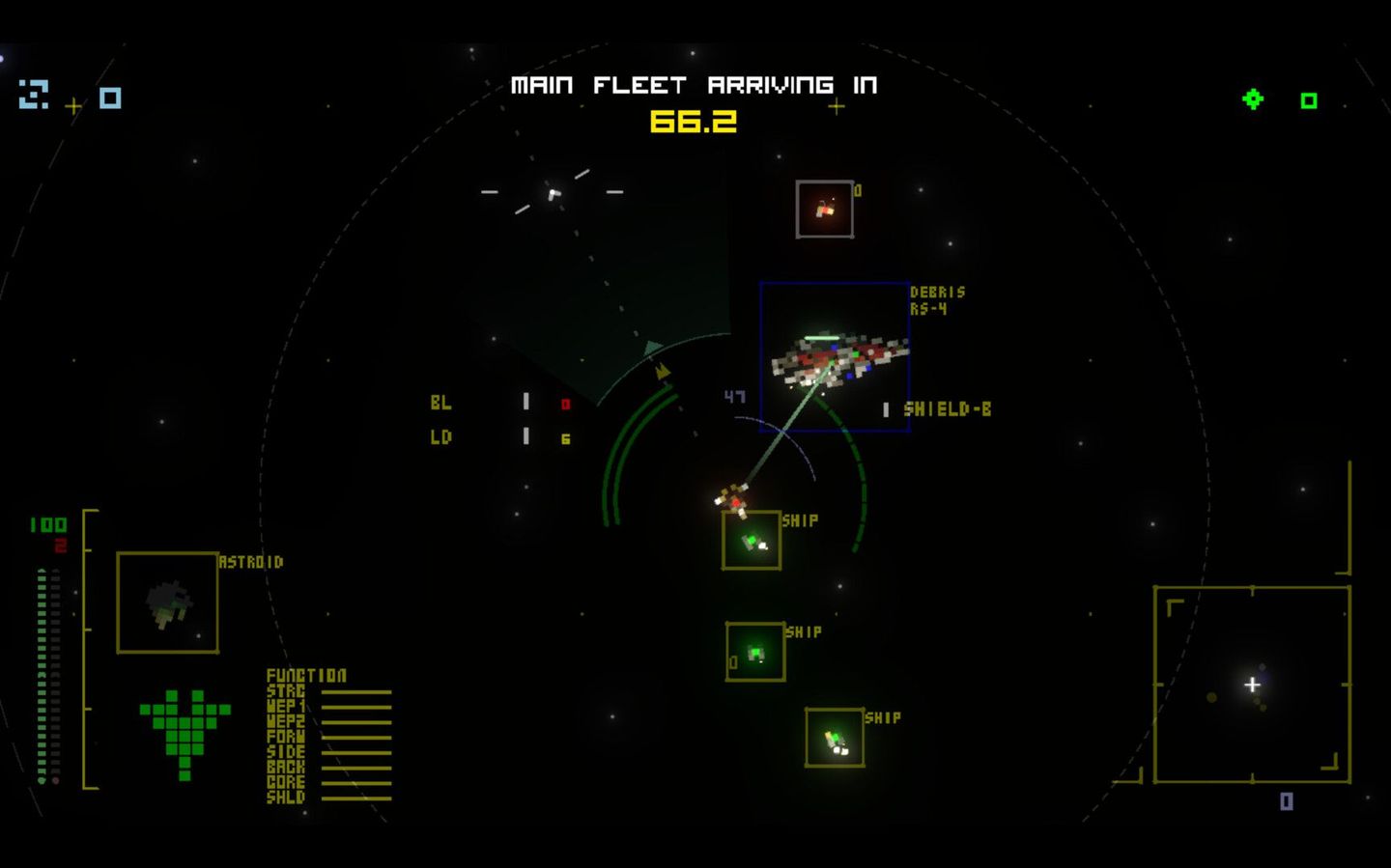Click the green diamond cluster icon top-right
The width and height of the screenshot is (1391, 868).
pyautogui.click(x=1253, y=98)
